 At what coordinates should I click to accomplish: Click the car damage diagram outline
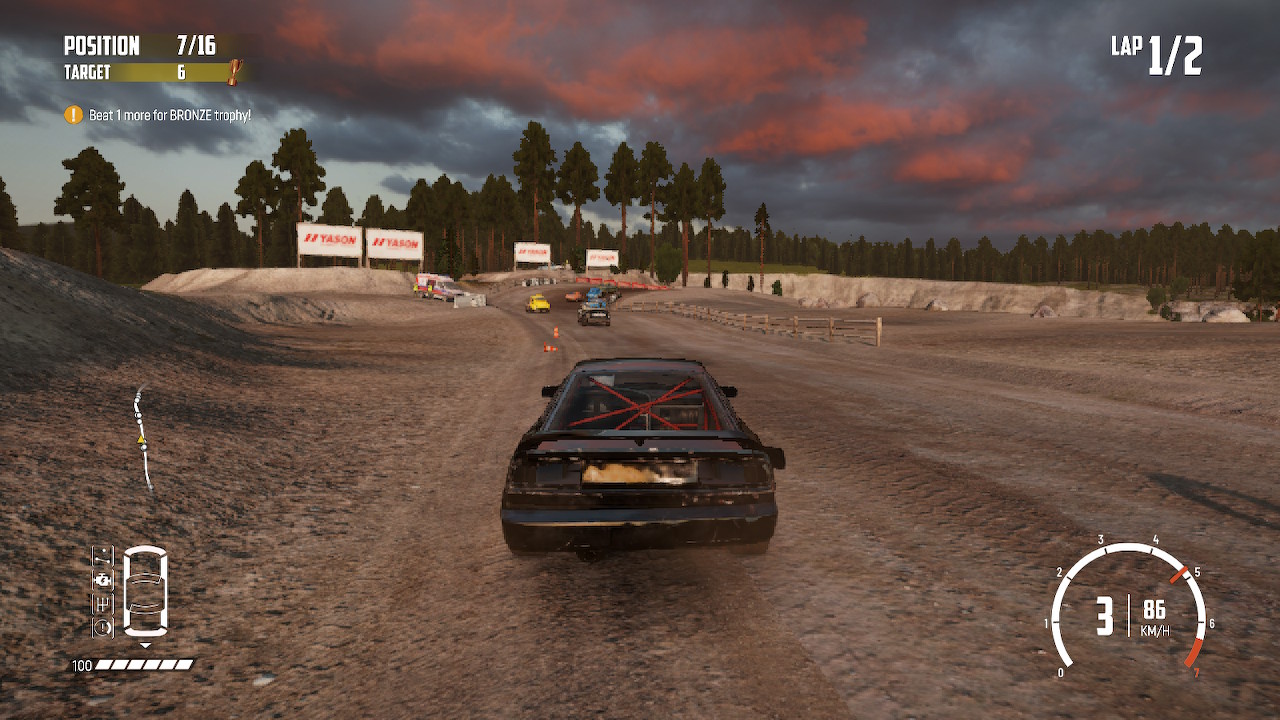(x=146, y=589)
